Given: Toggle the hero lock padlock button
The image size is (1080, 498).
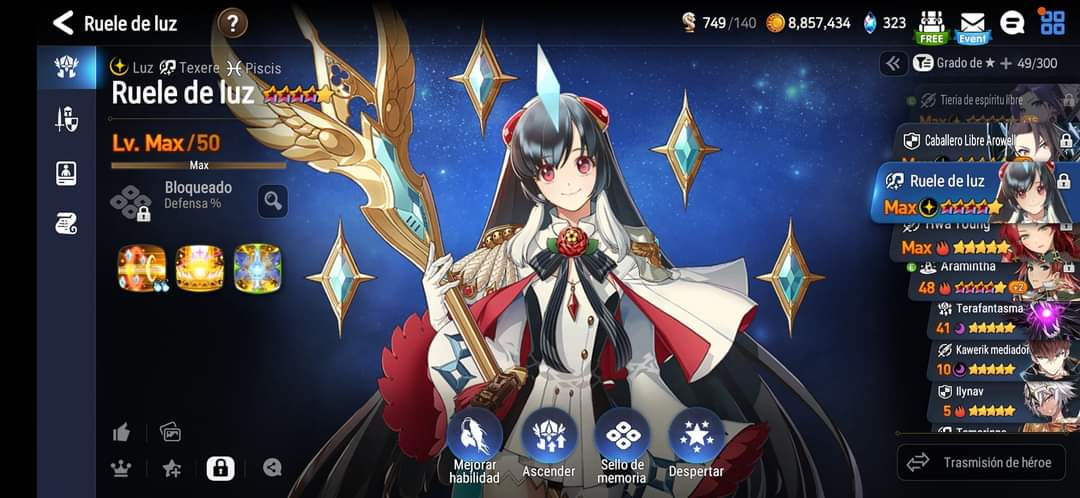Looking at the screenshot, I should [x=220, y=467].
